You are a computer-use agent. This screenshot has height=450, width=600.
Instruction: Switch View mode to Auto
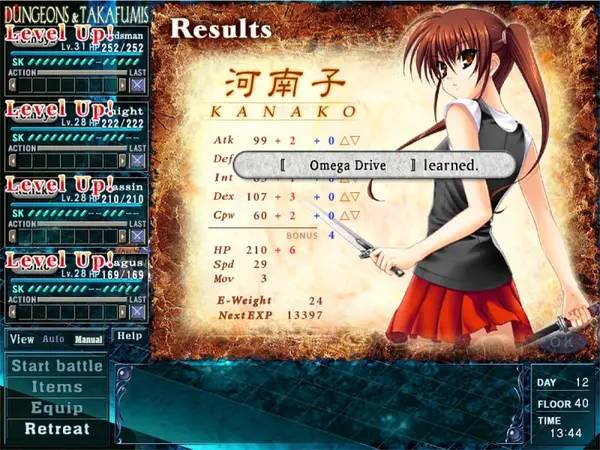pyautogui.click(x=53, y=340)
